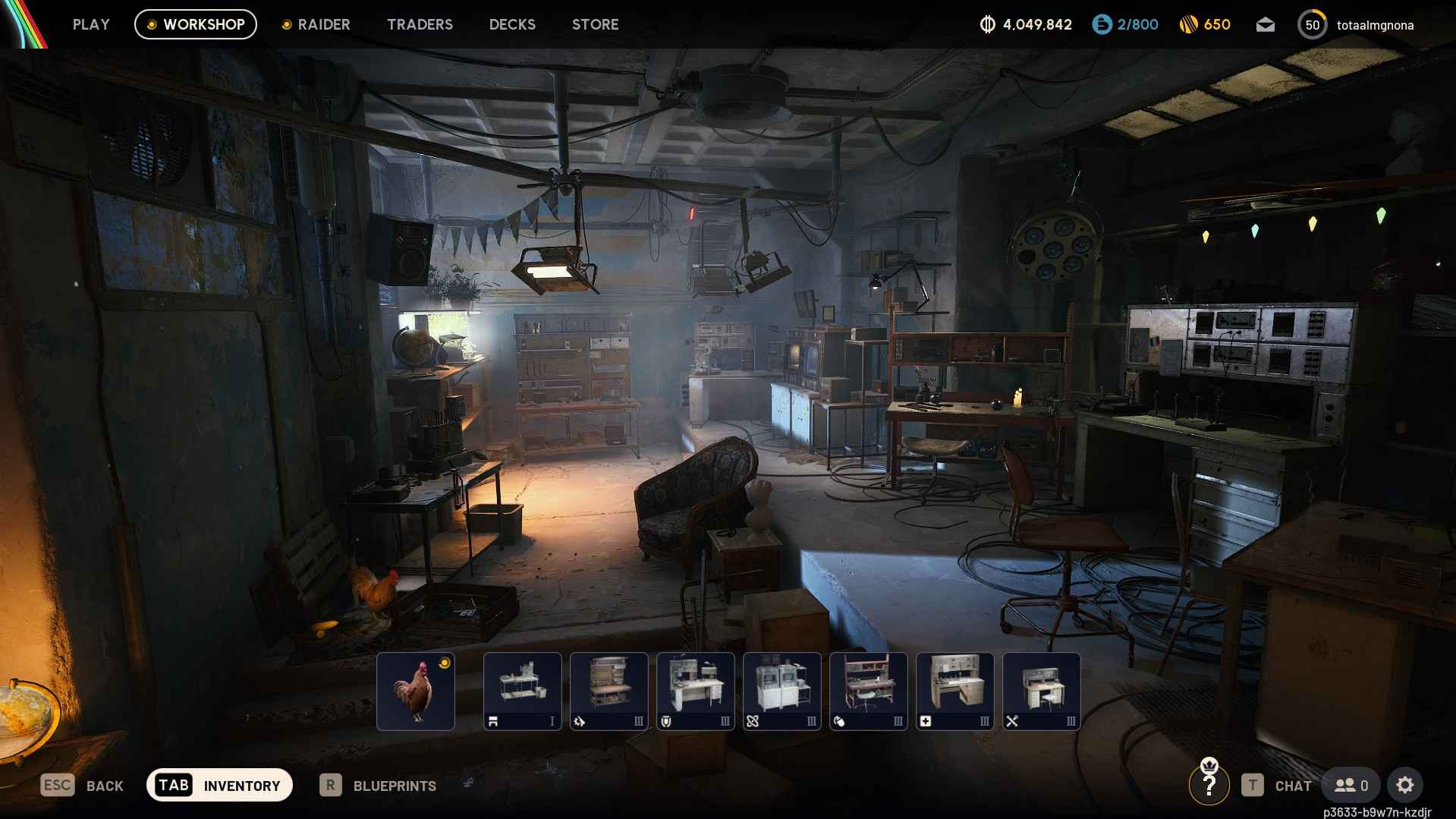Open the mail envelope inbox
This screenshot has width=1456, height=819.
coord(1265,25)
